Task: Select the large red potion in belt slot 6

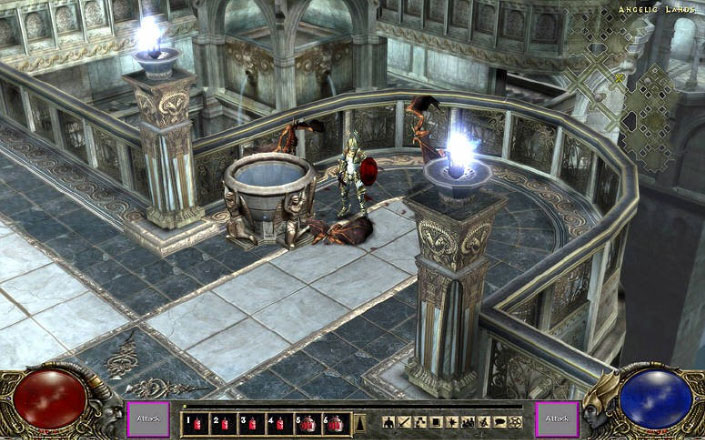Action: pyautogui.click(x=335, y=422)
